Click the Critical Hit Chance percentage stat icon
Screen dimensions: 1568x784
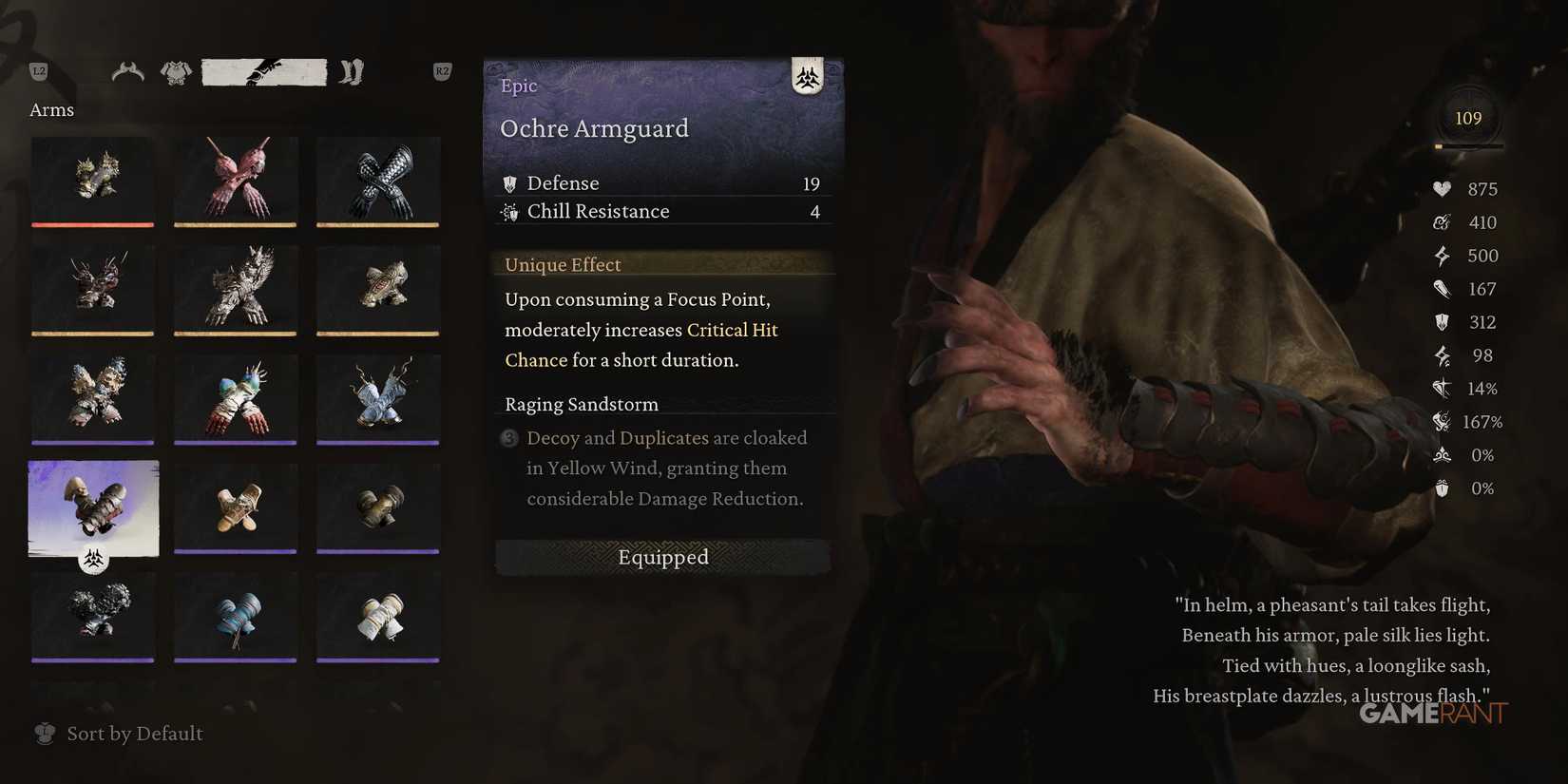pyautogui.click(x=1440, y=389)
